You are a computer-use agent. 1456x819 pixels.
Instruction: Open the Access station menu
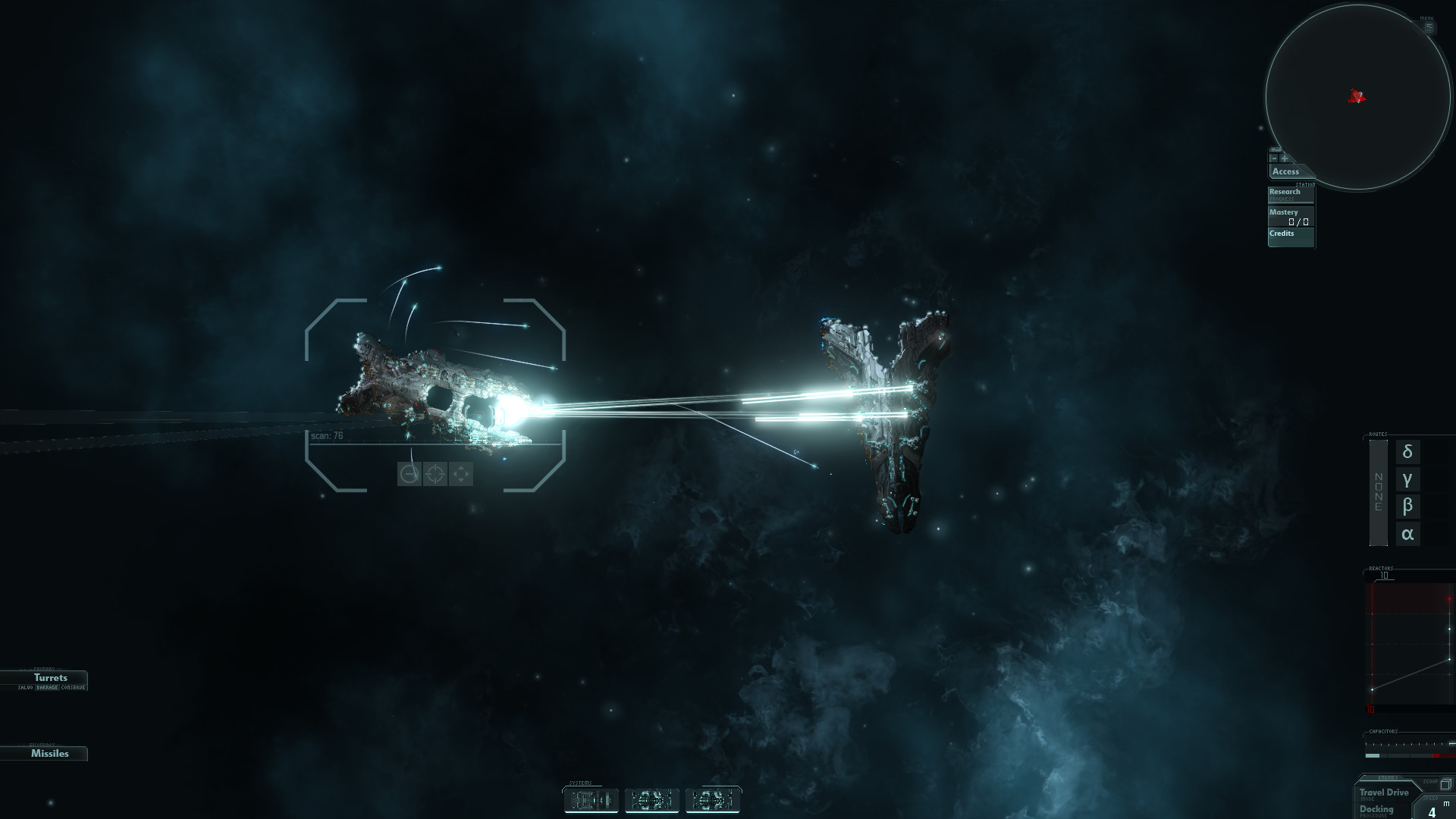(x=1285, y=171)
